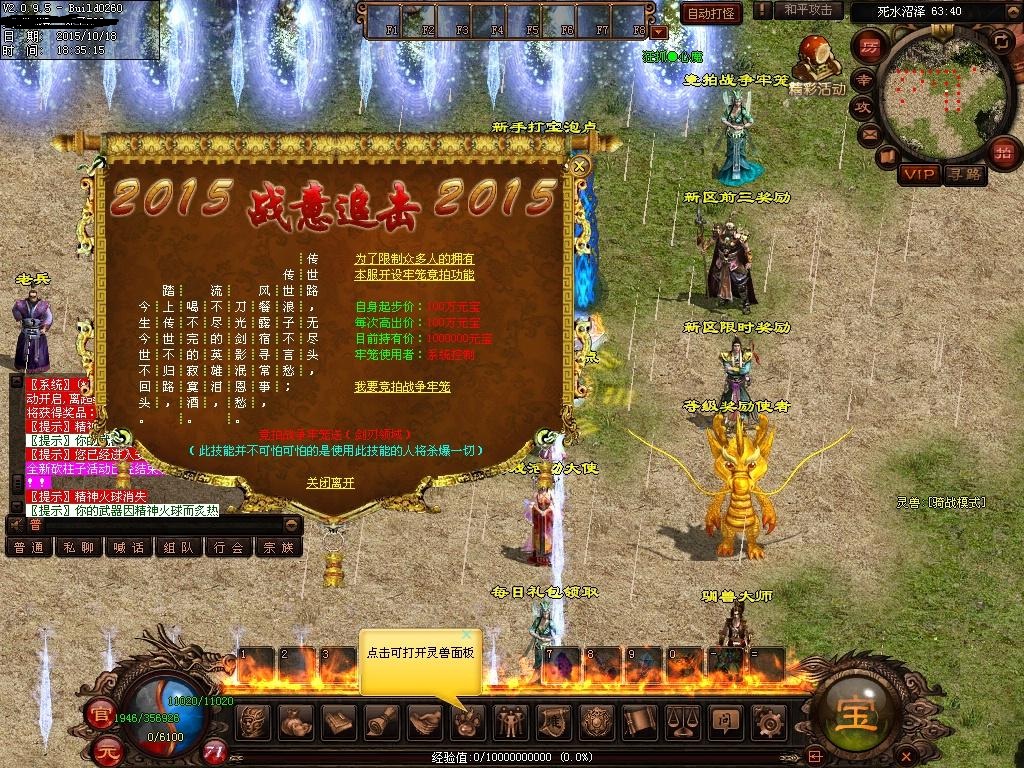
Task: Close the 战意追击 dialog with the X
Action: pyautogui.click(x=579, y=166)
